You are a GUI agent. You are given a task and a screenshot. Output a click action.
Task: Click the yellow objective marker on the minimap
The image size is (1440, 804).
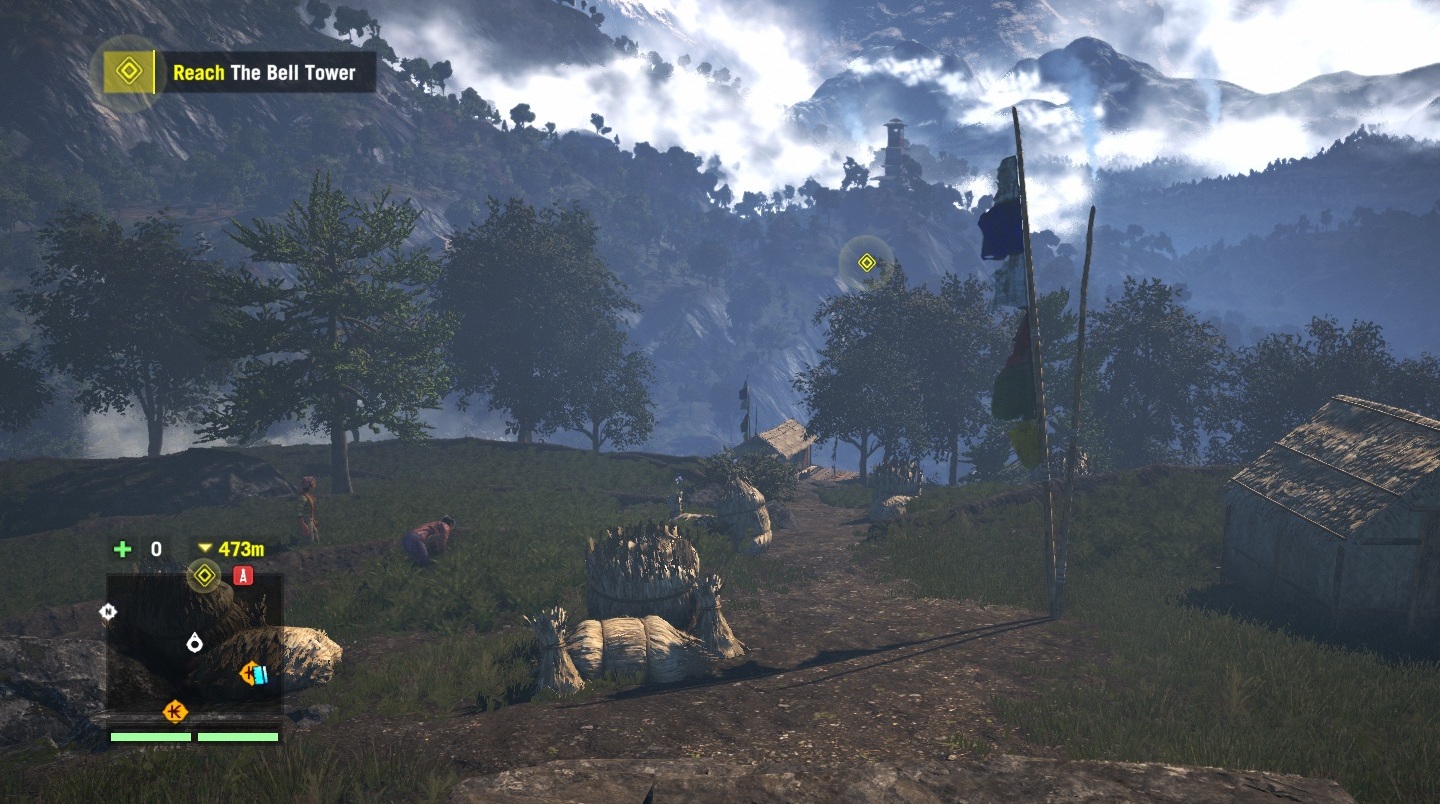pos(204,575)
